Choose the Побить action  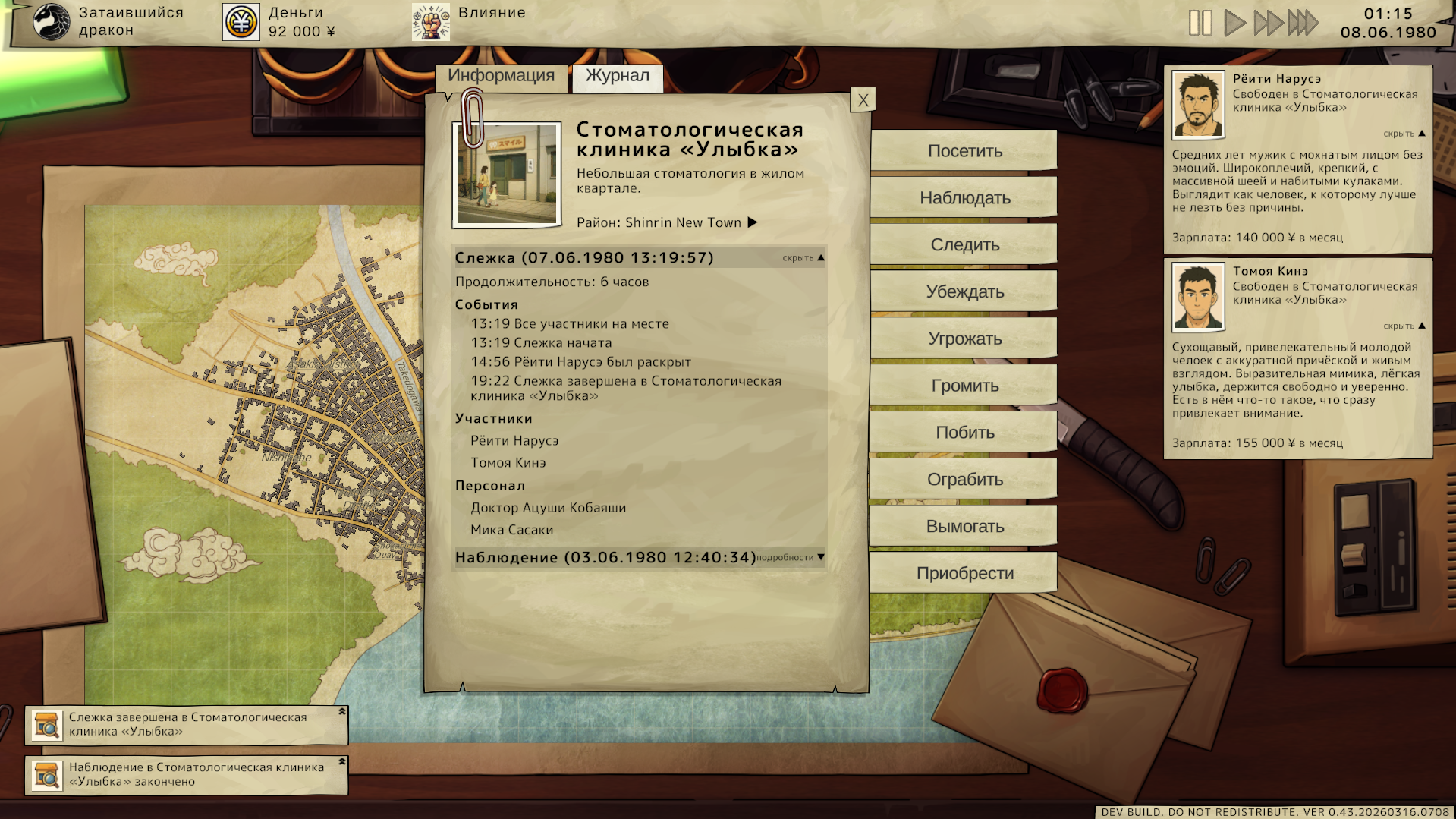point(964,433)
